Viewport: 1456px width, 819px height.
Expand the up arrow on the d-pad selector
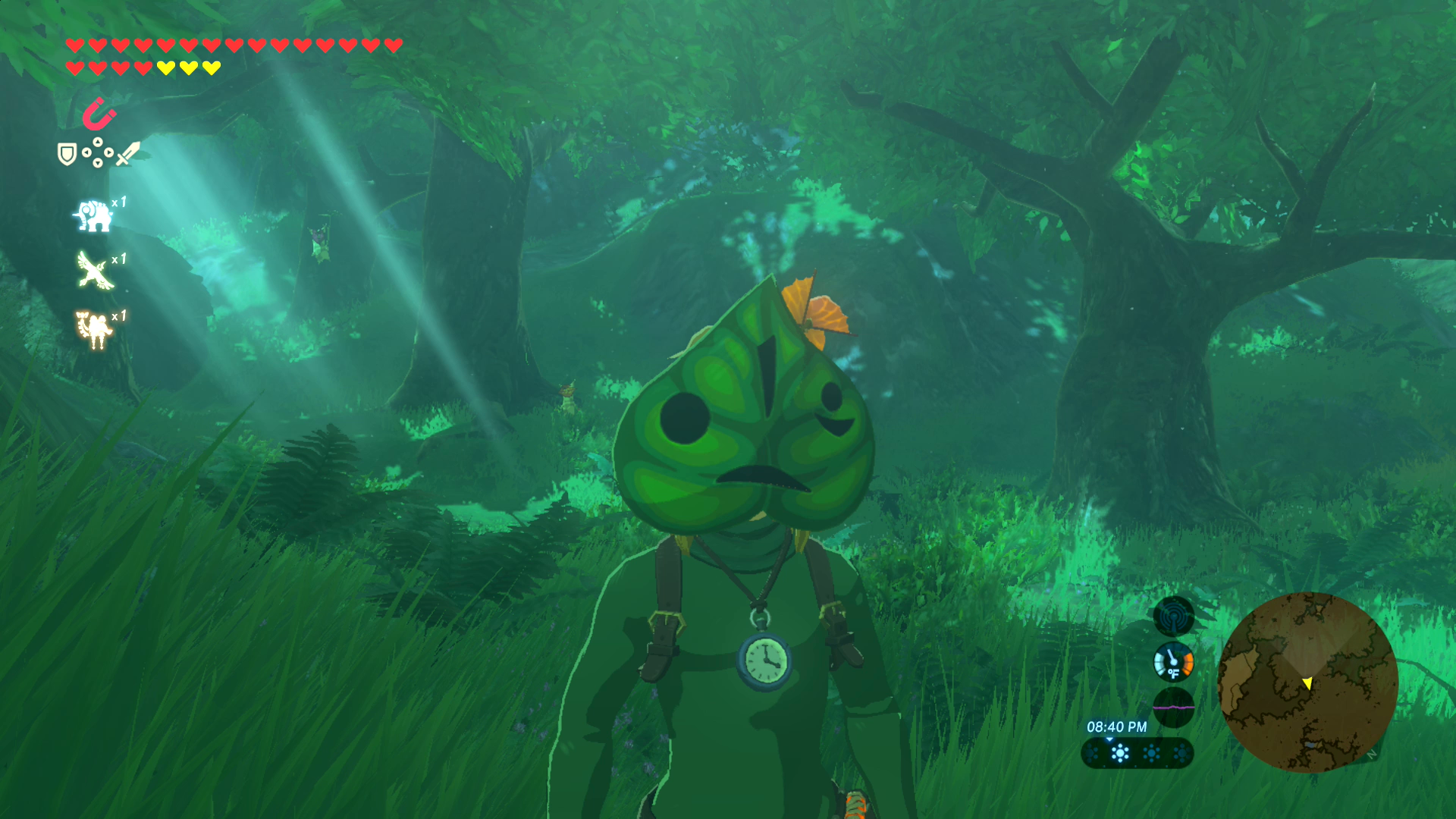(x=98, y=142)
